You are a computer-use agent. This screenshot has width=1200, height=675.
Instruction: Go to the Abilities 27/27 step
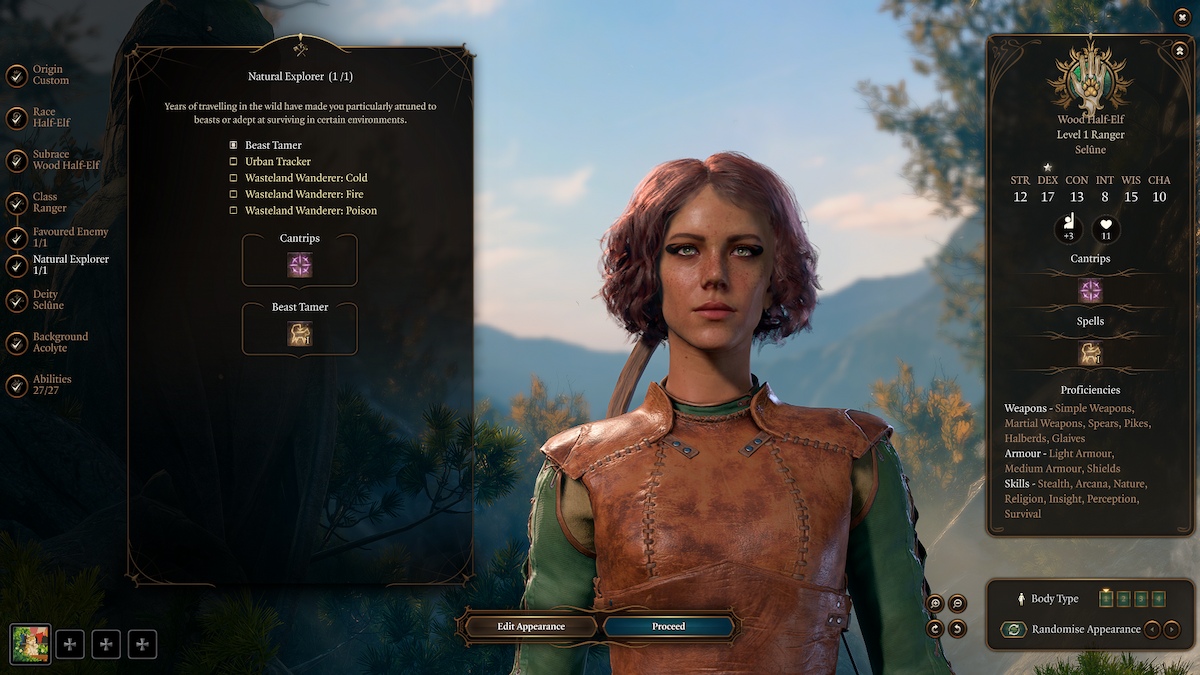[52, 385]
